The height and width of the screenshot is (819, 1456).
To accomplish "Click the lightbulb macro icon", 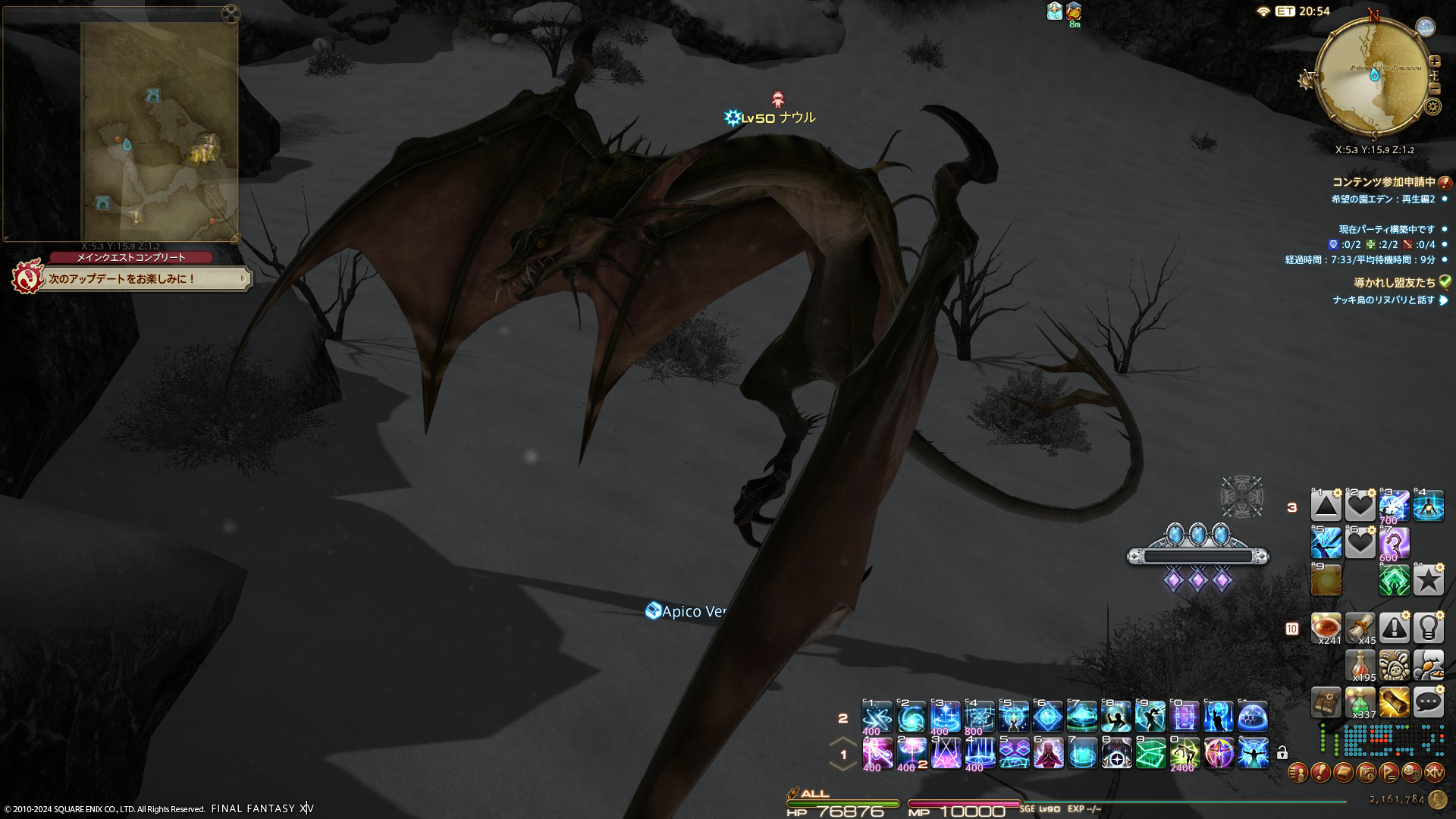I will click(1428, 628).
